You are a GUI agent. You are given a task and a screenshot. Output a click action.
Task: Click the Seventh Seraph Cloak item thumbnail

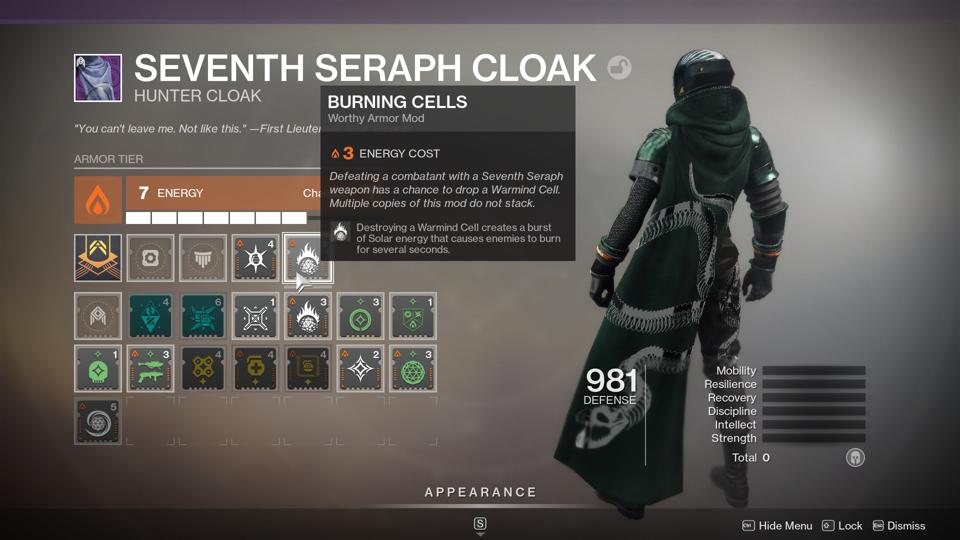point(98,78)
